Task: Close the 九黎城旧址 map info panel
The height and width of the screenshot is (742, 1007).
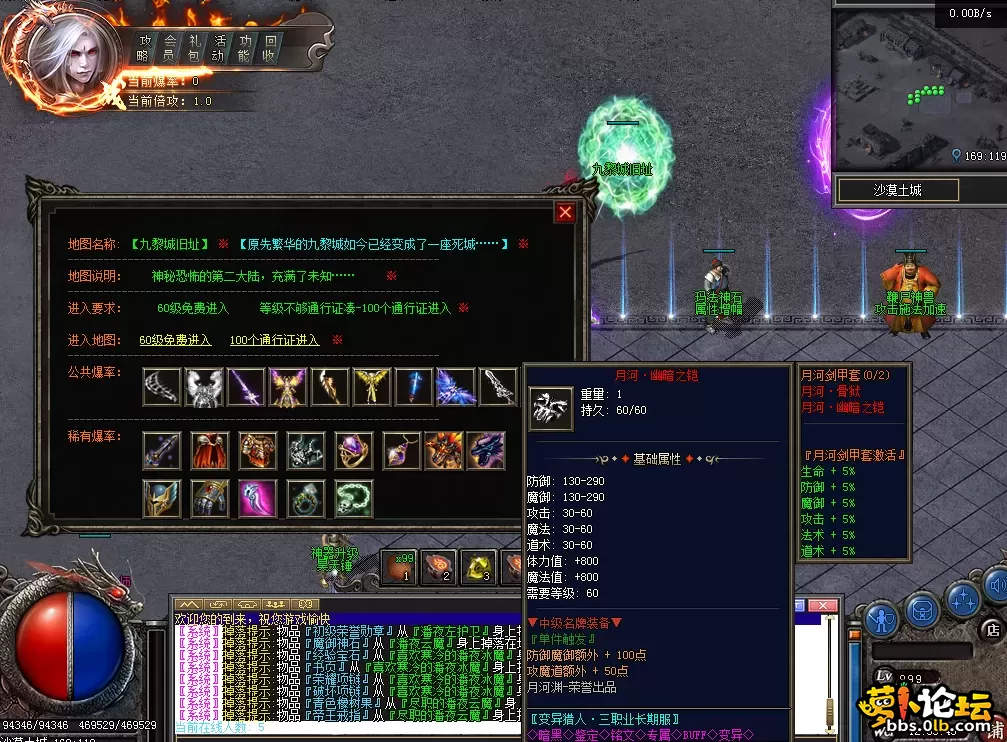Action: (x=565, y=212)
